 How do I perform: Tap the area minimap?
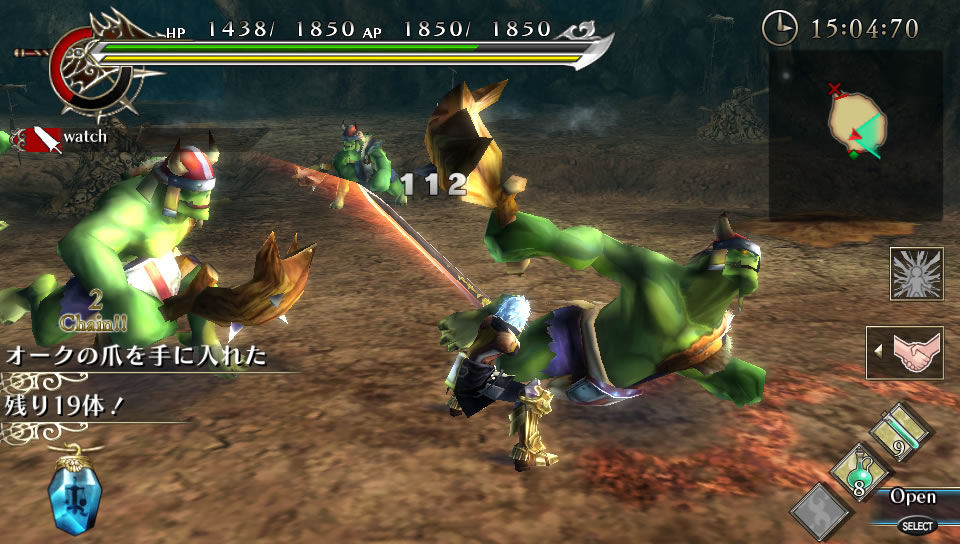pos(855,135)
